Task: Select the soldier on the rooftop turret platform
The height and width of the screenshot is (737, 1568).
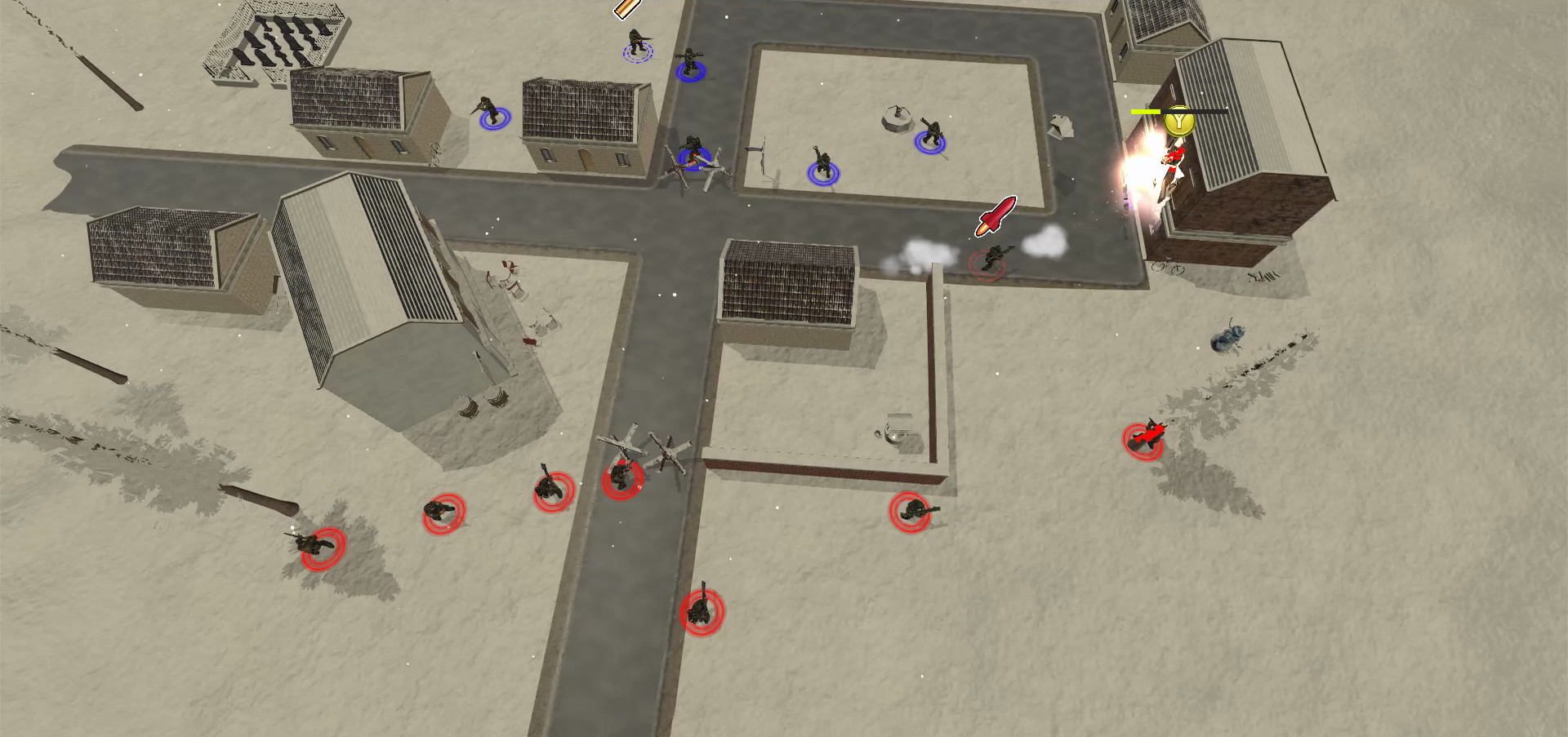Action: tap(897, 113)
